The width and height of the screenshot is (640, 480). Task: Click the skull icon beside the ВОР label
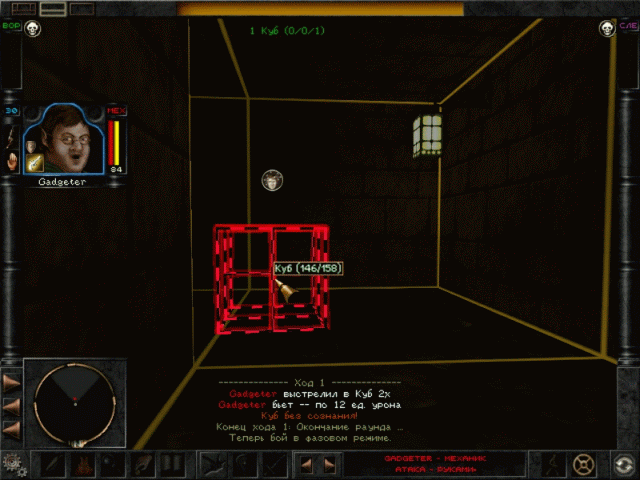tap(34, 29)
